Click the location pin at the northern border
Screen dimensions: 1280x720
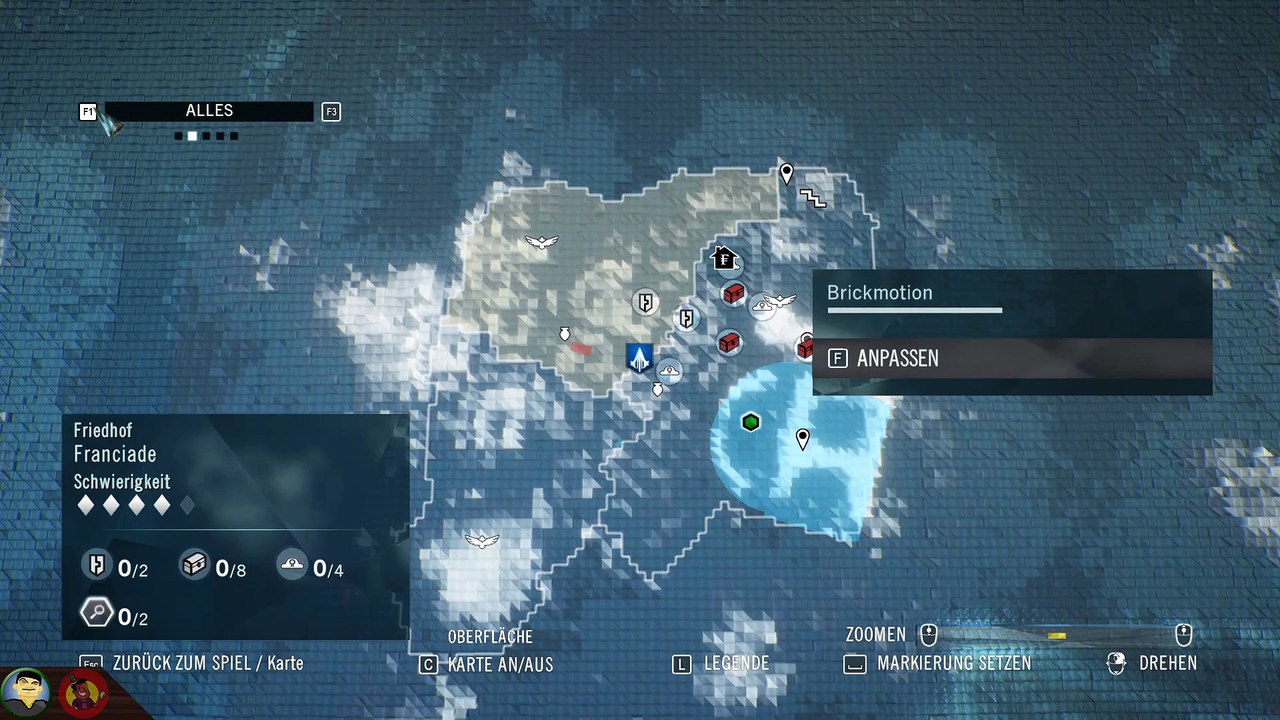point(787,174)
